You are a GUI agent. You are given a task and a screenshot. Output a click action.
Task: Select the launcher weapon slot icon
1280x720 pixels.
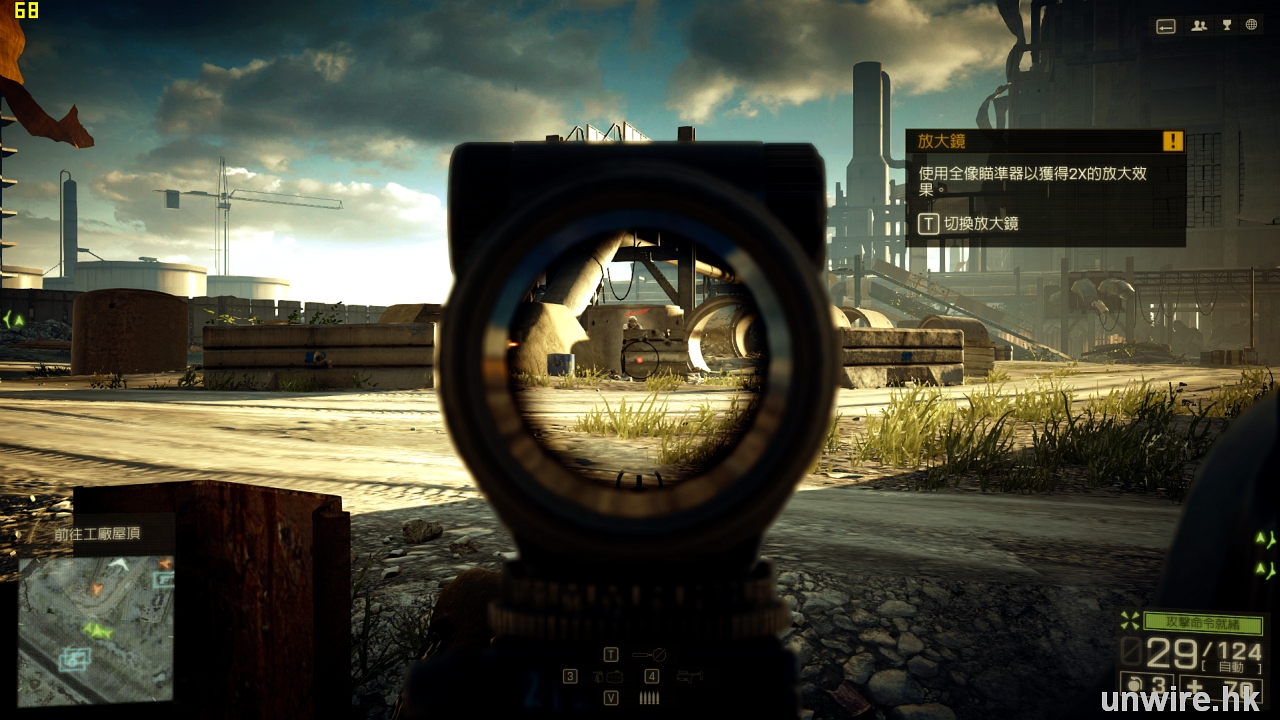click(689, 677)
